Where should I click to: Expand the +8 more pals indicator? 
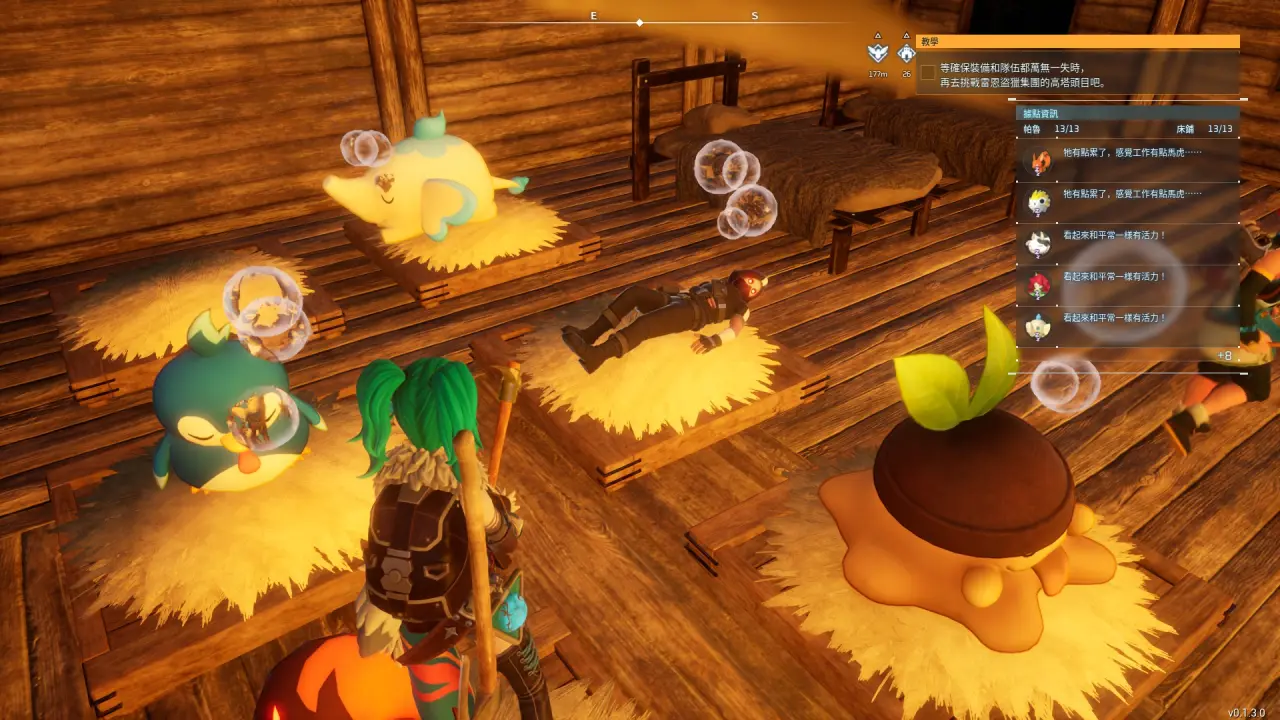point(1224,356)
